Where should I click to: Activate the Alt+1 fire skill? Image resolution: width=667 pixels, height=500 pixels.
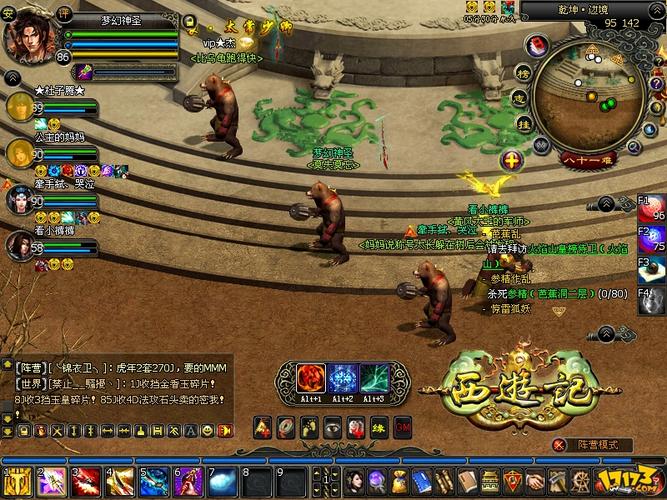click(309, 379)
